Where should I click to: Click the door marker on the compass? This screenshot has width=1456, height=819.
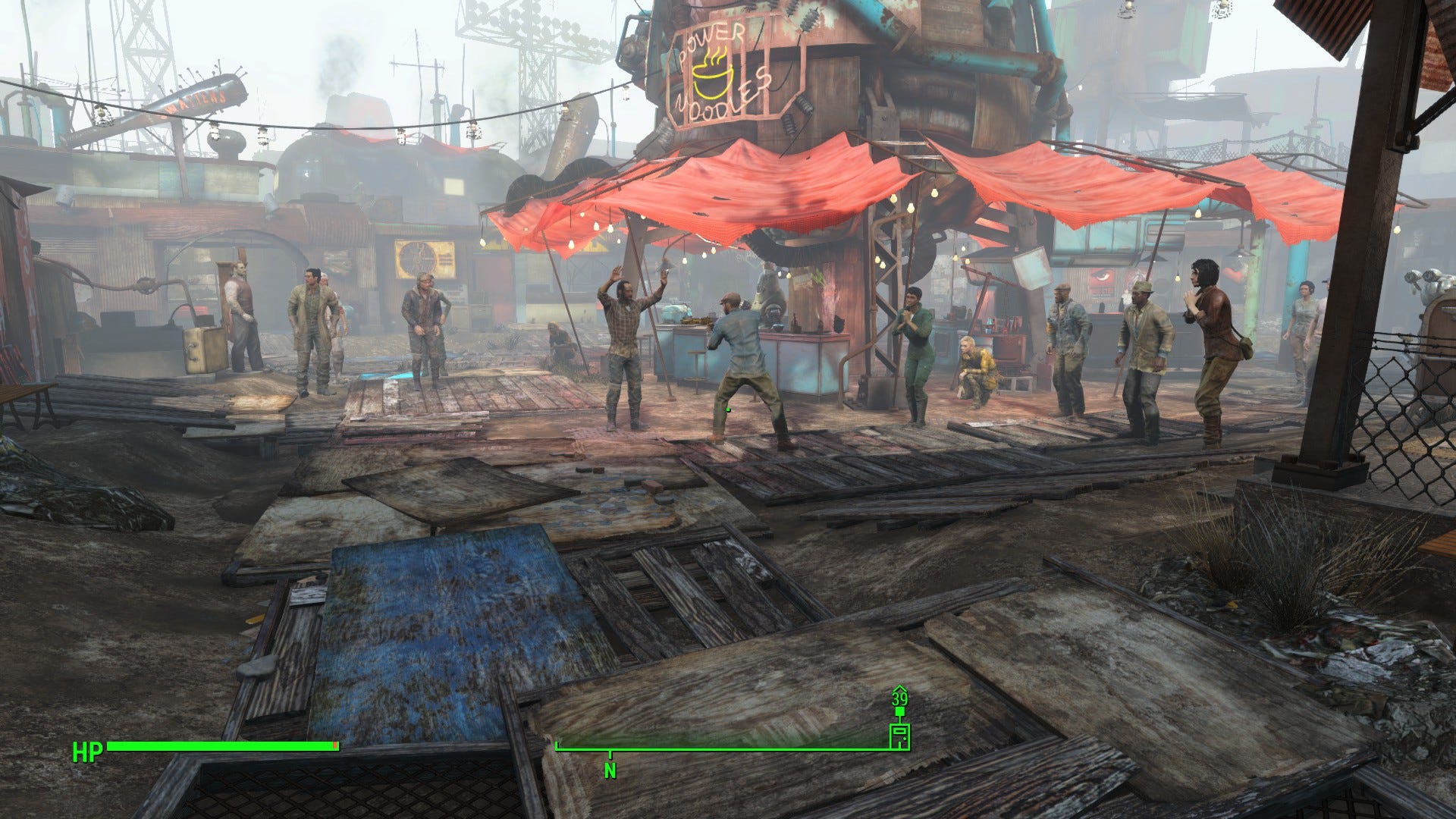tap(899, 736)
